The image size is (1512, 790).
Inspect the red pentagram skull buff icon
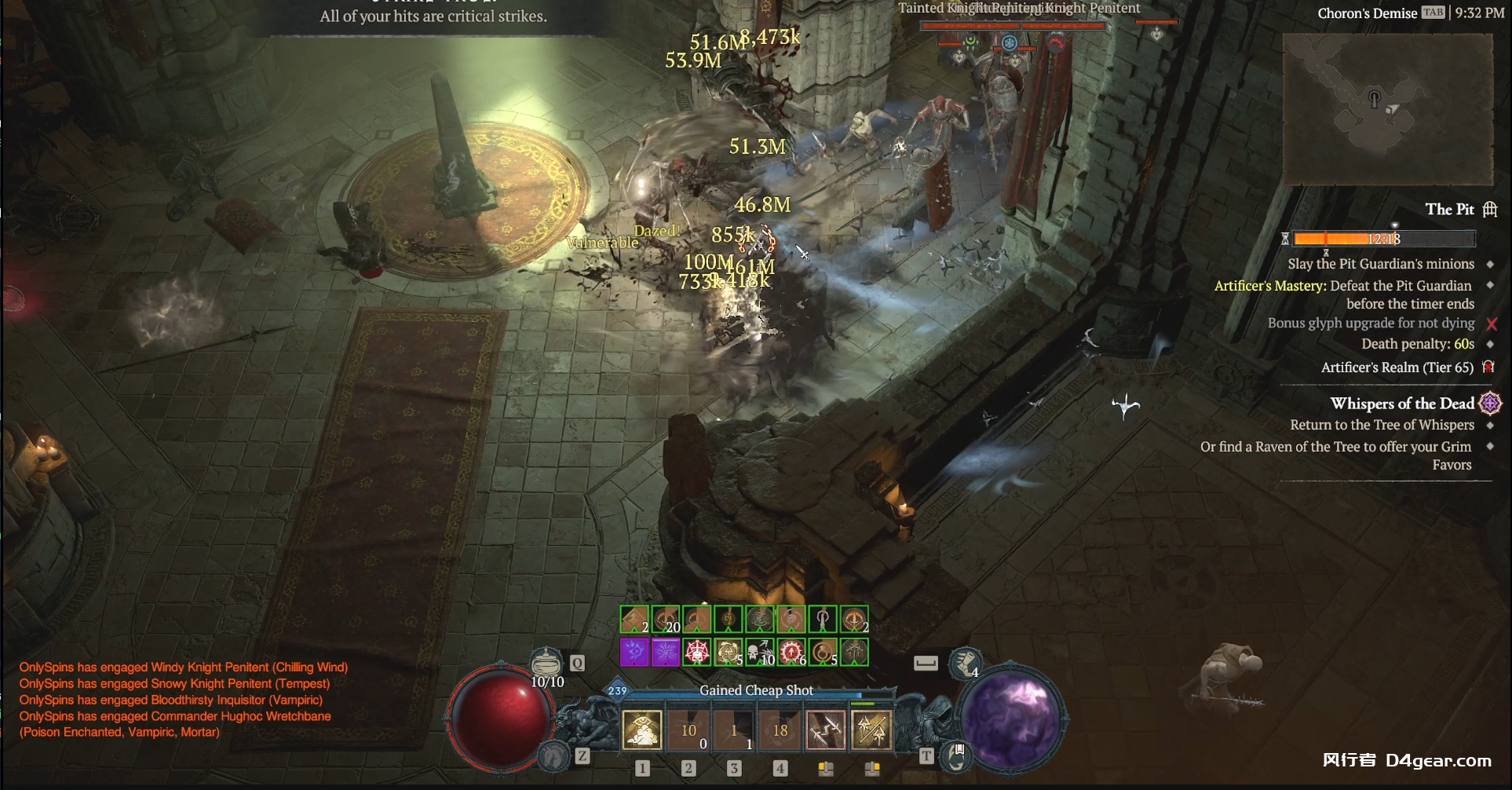[697, 652]
